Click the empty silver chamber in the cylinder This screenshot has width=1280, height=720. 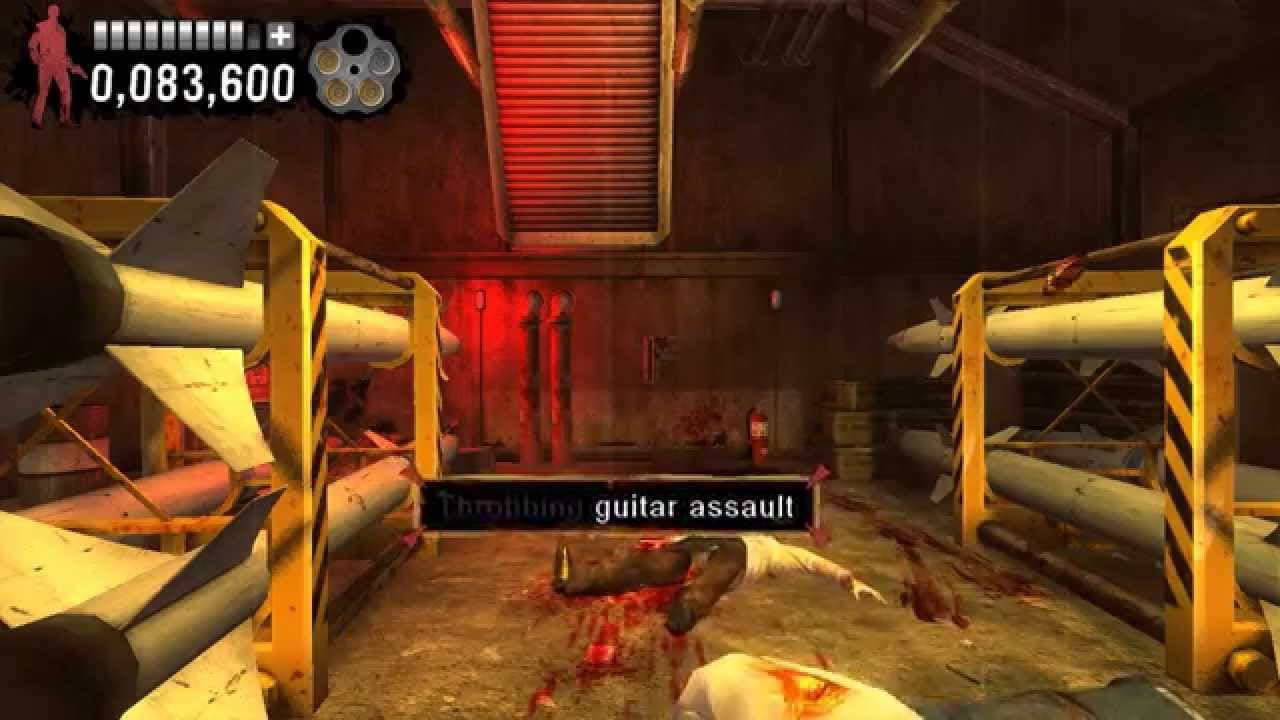pos(380,62)
